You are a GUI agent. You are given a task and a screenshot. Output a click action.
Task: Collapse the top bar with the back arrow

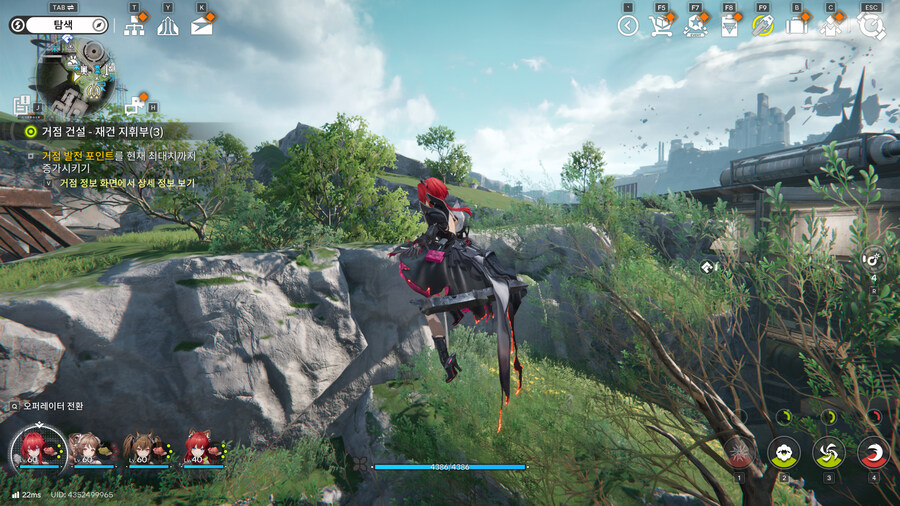(628, 26)
